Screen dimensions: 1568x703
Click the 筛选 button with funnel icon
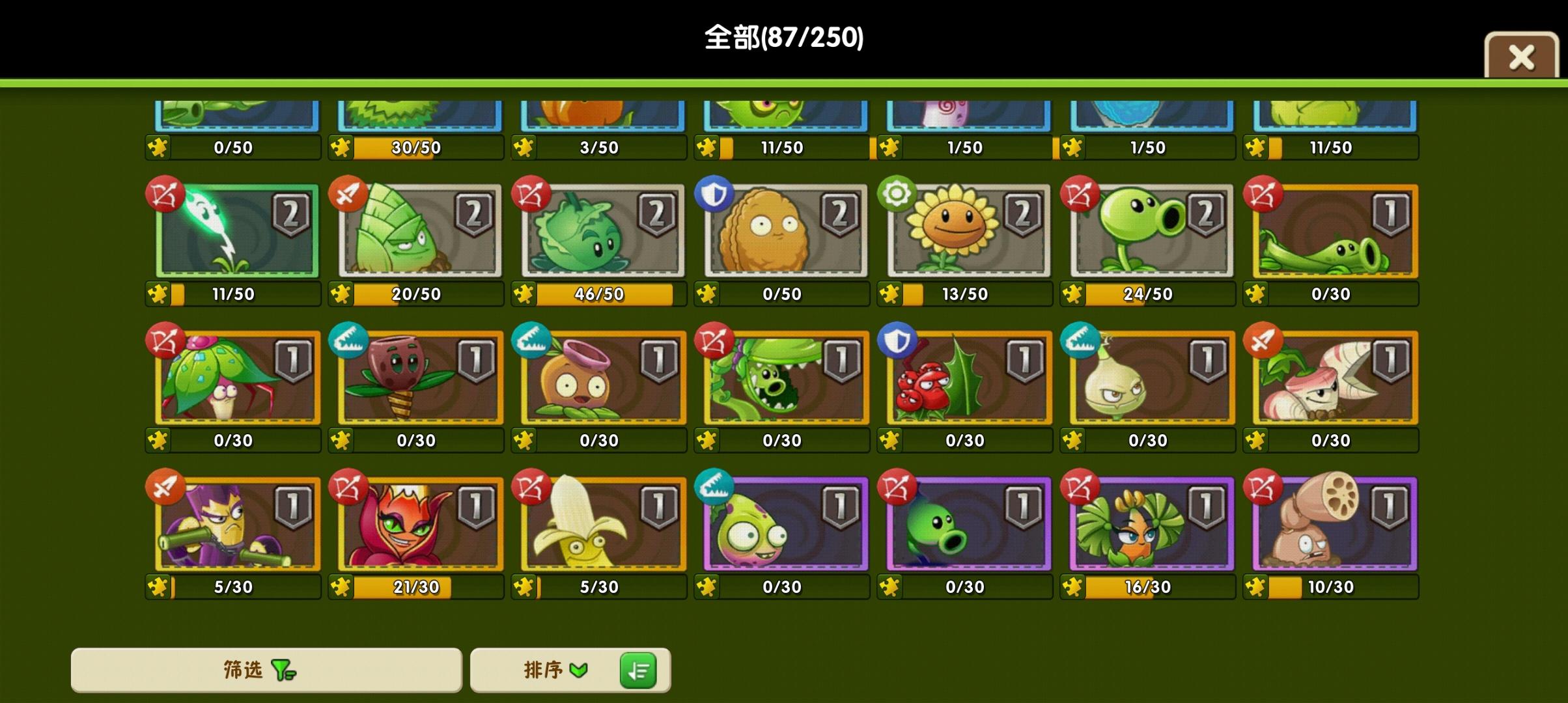[267, 670]
